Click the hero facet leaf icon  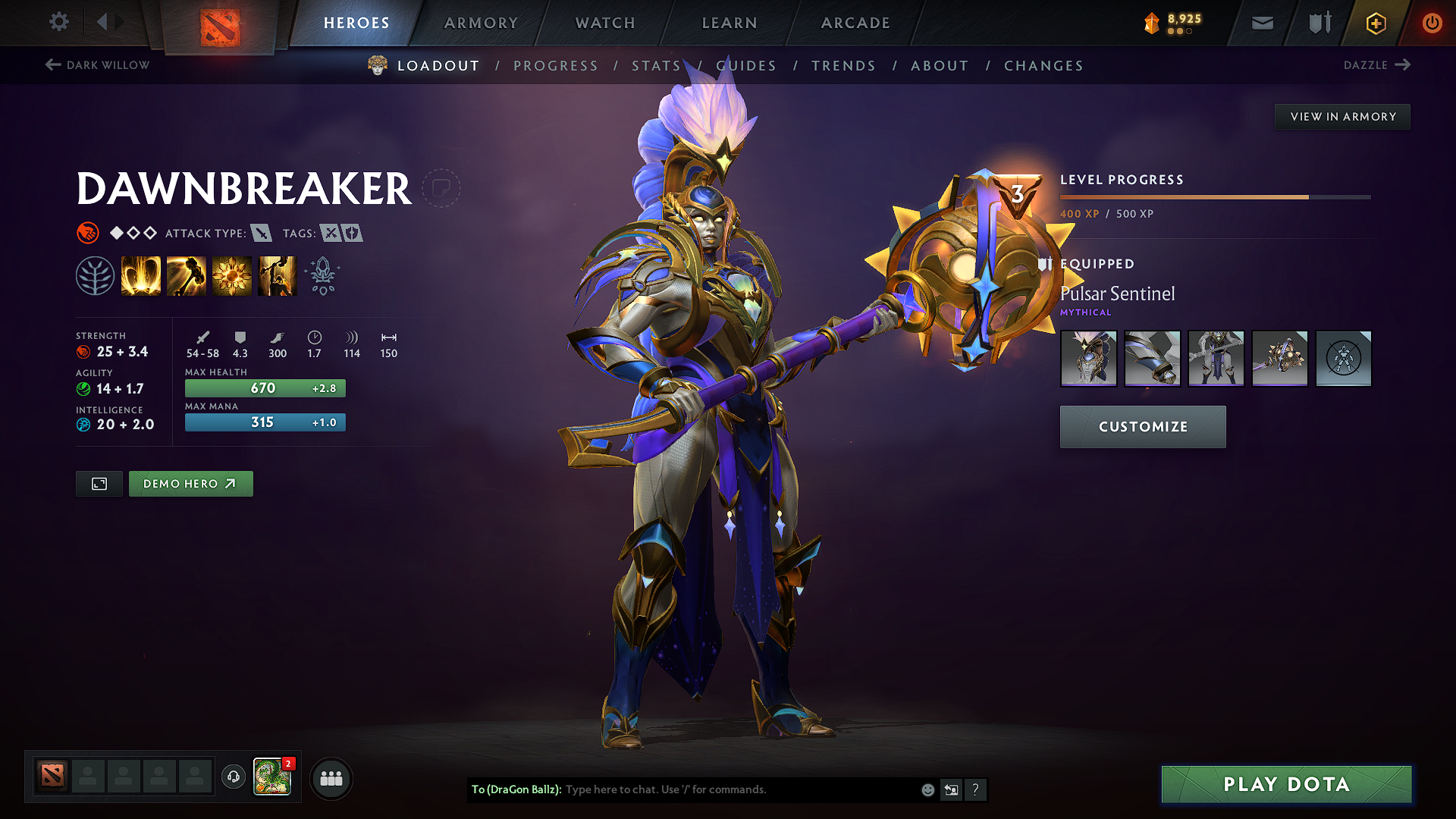pos(95,275)
